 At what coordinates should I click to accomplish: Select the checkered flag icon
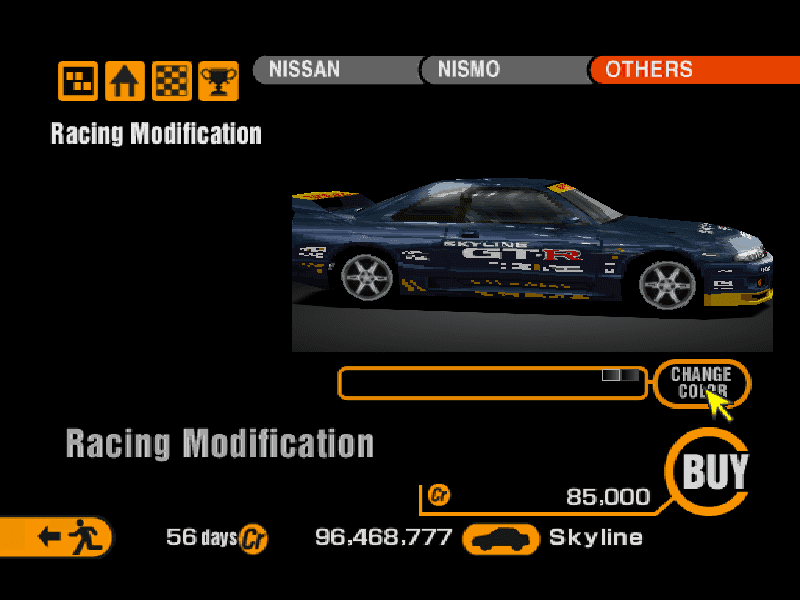coord(171,81)
